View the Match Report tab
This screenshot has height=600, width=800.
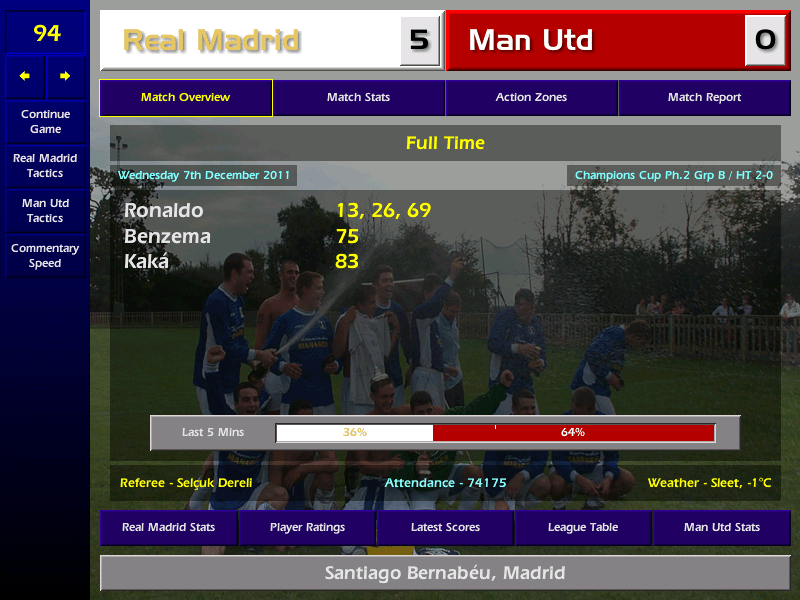(x=704, y=98)
